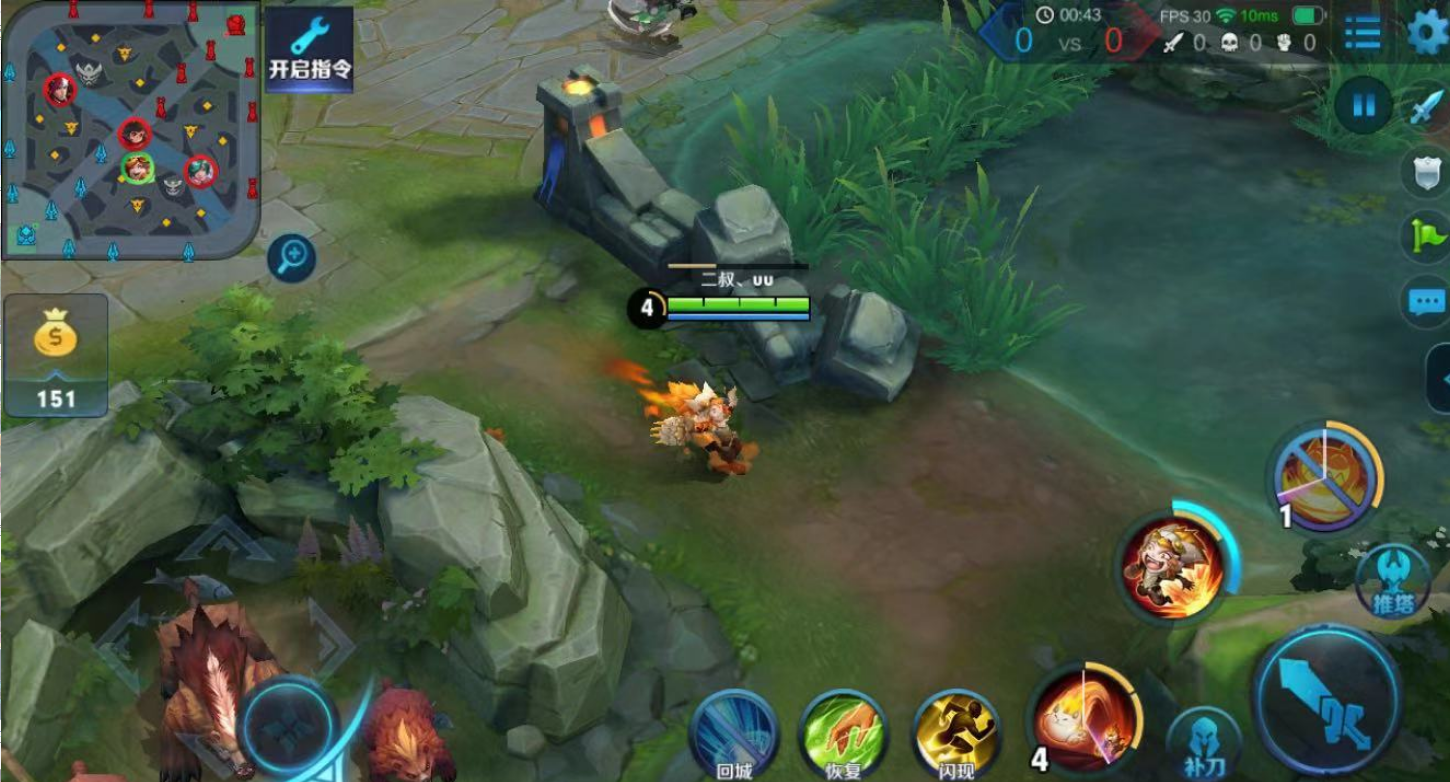Screen dimensions: 1450x782
Task: Tap the 推塔 push-tower button
Action: click(x=1393, y=580)
